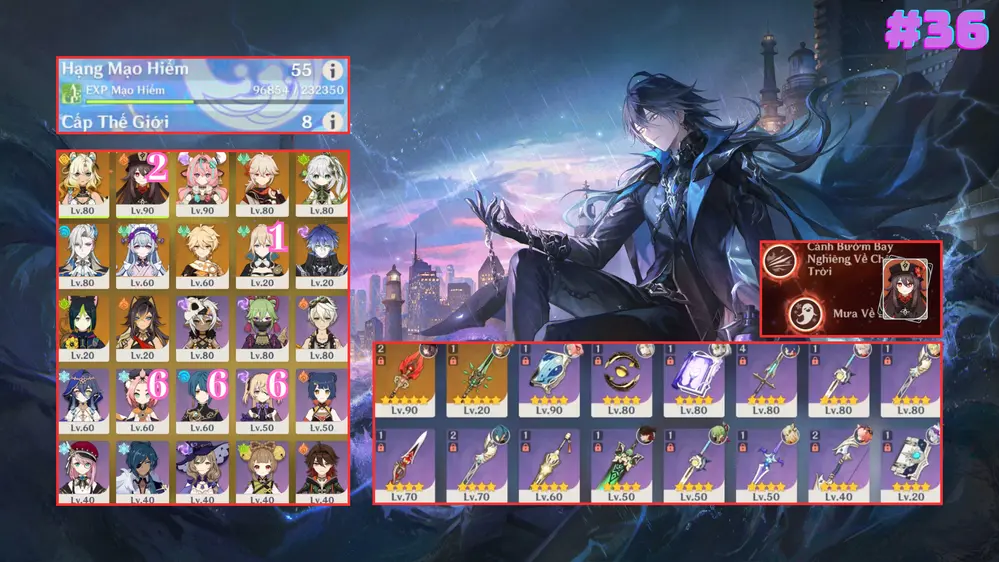Select the Staff of Homa weapon slot

(x=404, y=380)
